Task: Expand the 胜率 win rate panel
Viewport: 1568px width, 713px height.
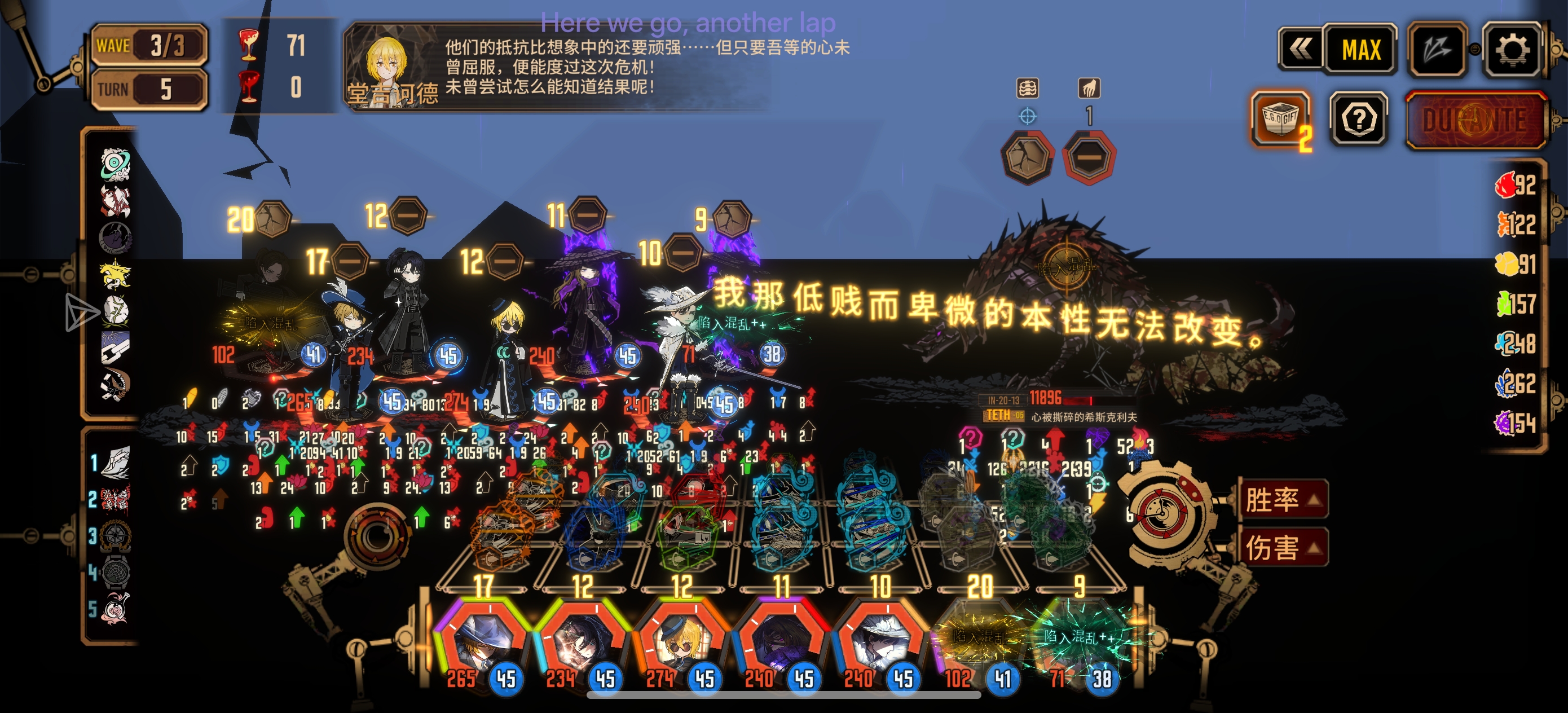Action: coord(1283,500)
